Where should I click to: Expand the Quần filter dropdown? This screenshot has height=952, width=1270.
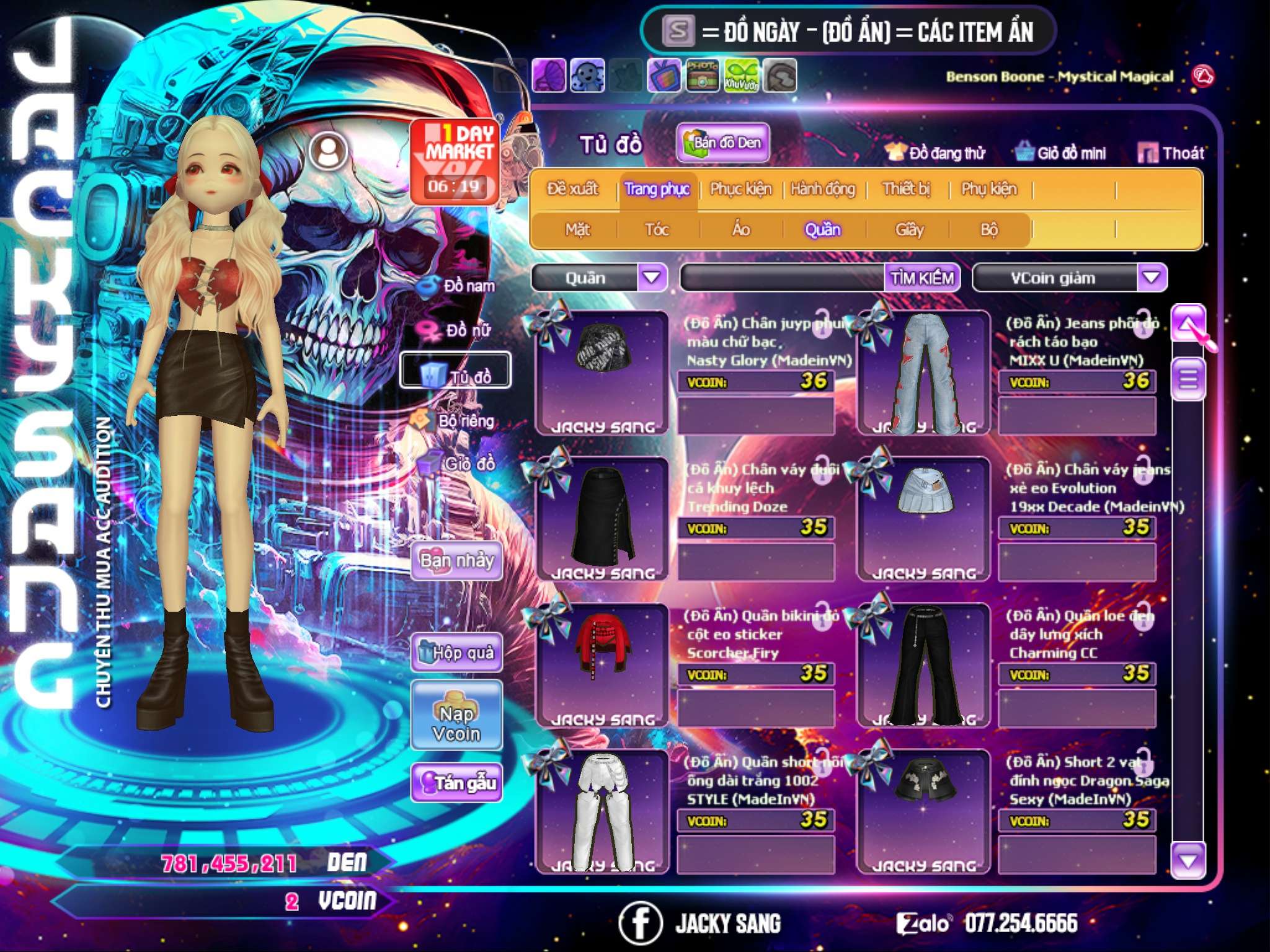point(652,277)
